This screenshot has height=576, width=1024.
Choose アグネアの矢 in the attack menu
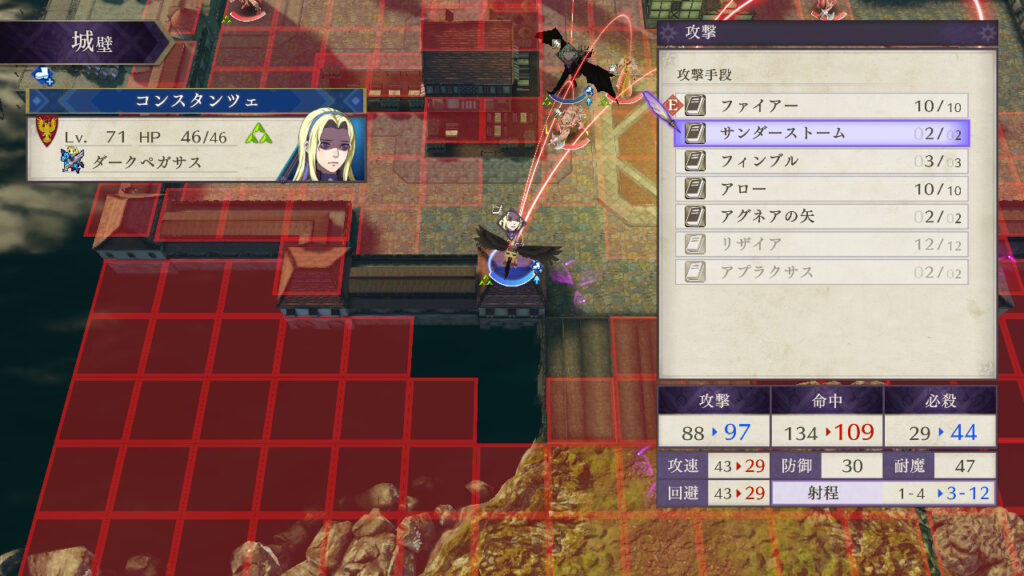(822, 217)
